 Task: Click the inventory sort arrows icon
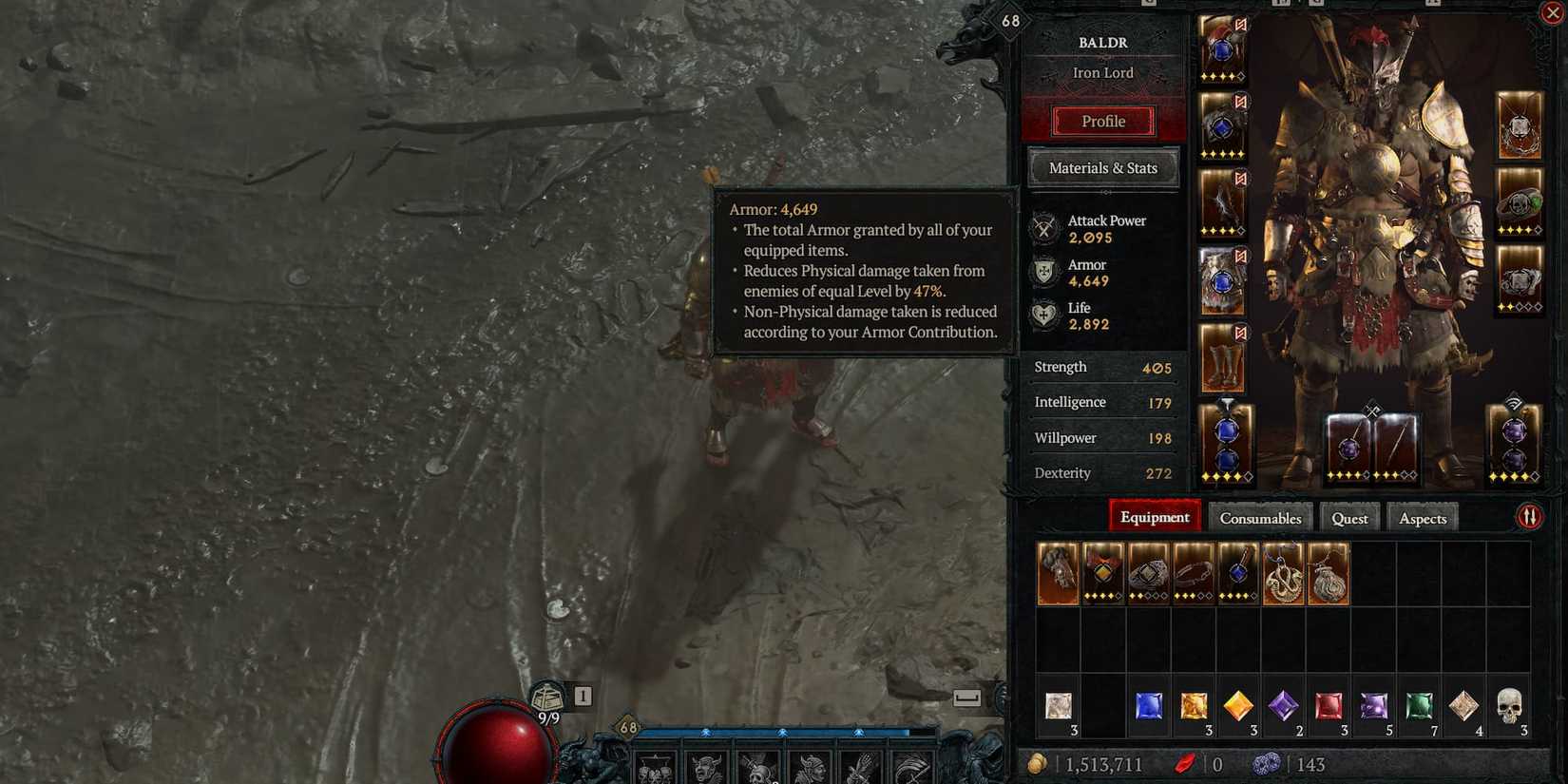[x=1530, y=514]
